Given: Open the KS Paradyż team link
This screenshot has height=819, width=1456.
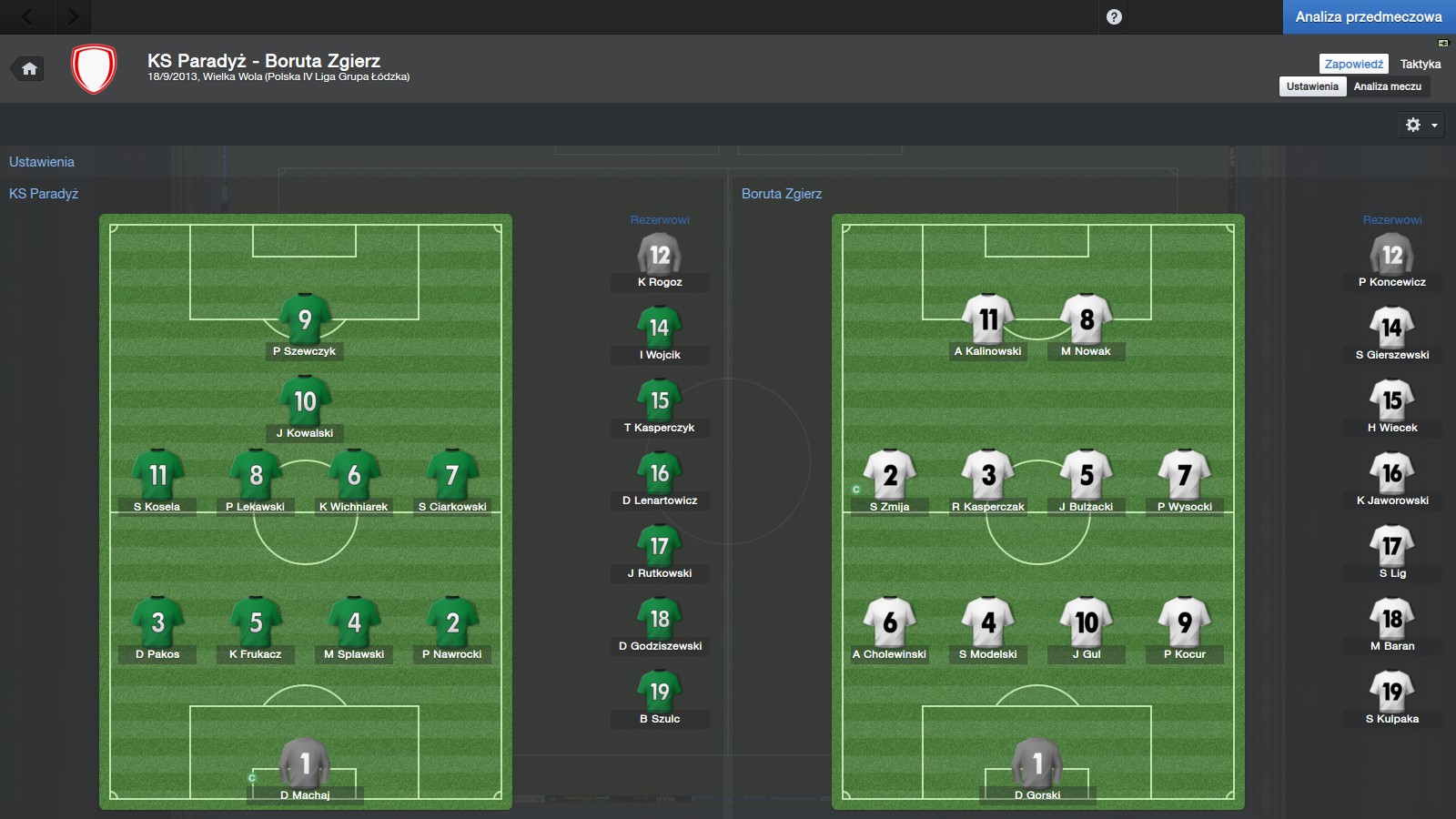Looking at the screenshot, I should tap(44, 194).
